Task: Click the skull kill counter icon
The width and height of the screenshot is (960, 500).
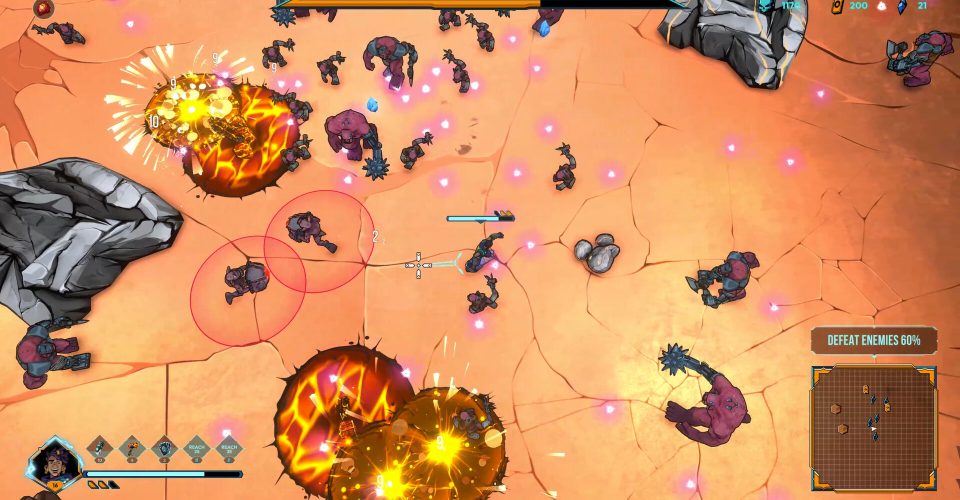Action: (766, 6)
